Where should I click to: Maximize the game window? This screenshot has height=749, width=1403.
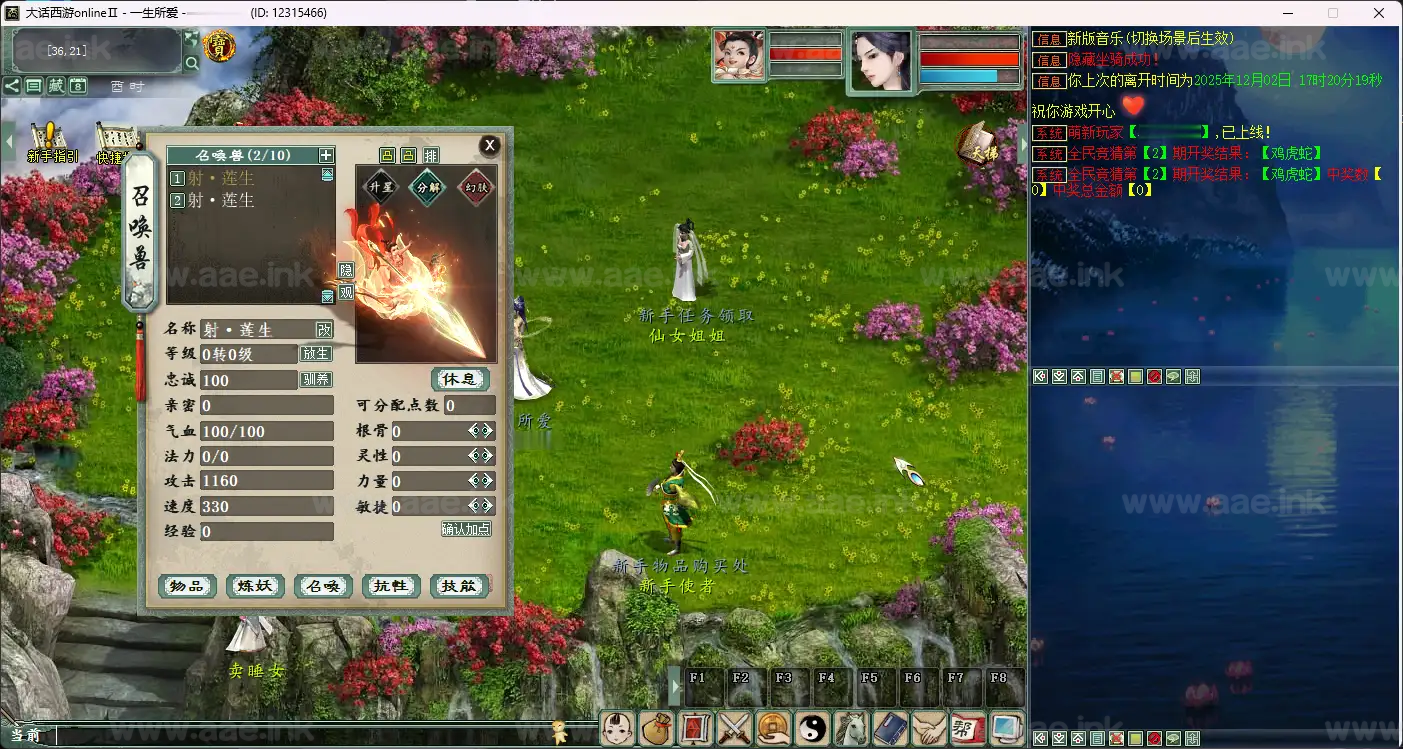click(x=1333, y=13)
